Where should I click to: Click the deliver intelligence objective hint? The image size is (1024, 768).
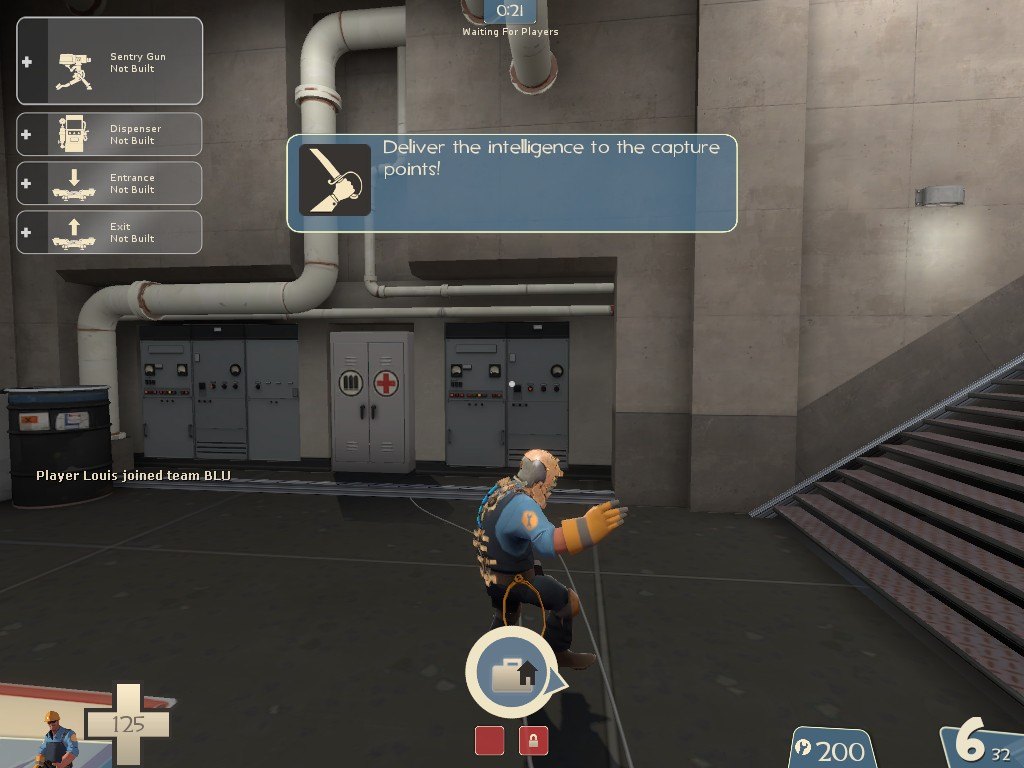[512, 183]
